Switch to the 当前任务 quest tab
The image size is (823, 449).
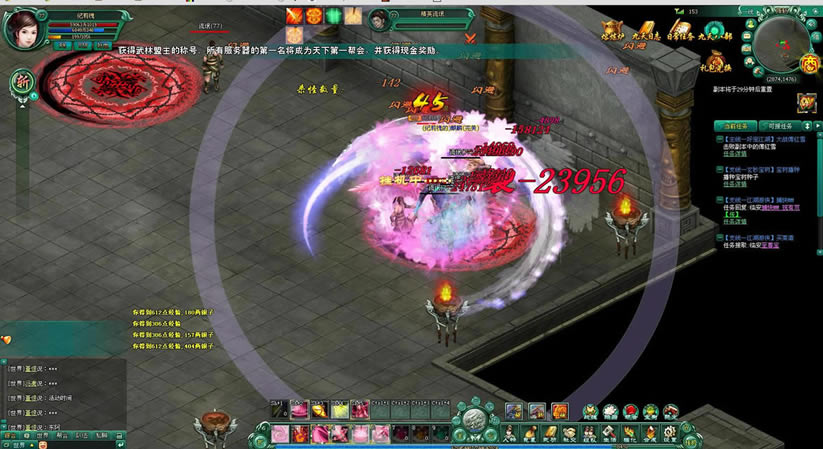(739, 126)
